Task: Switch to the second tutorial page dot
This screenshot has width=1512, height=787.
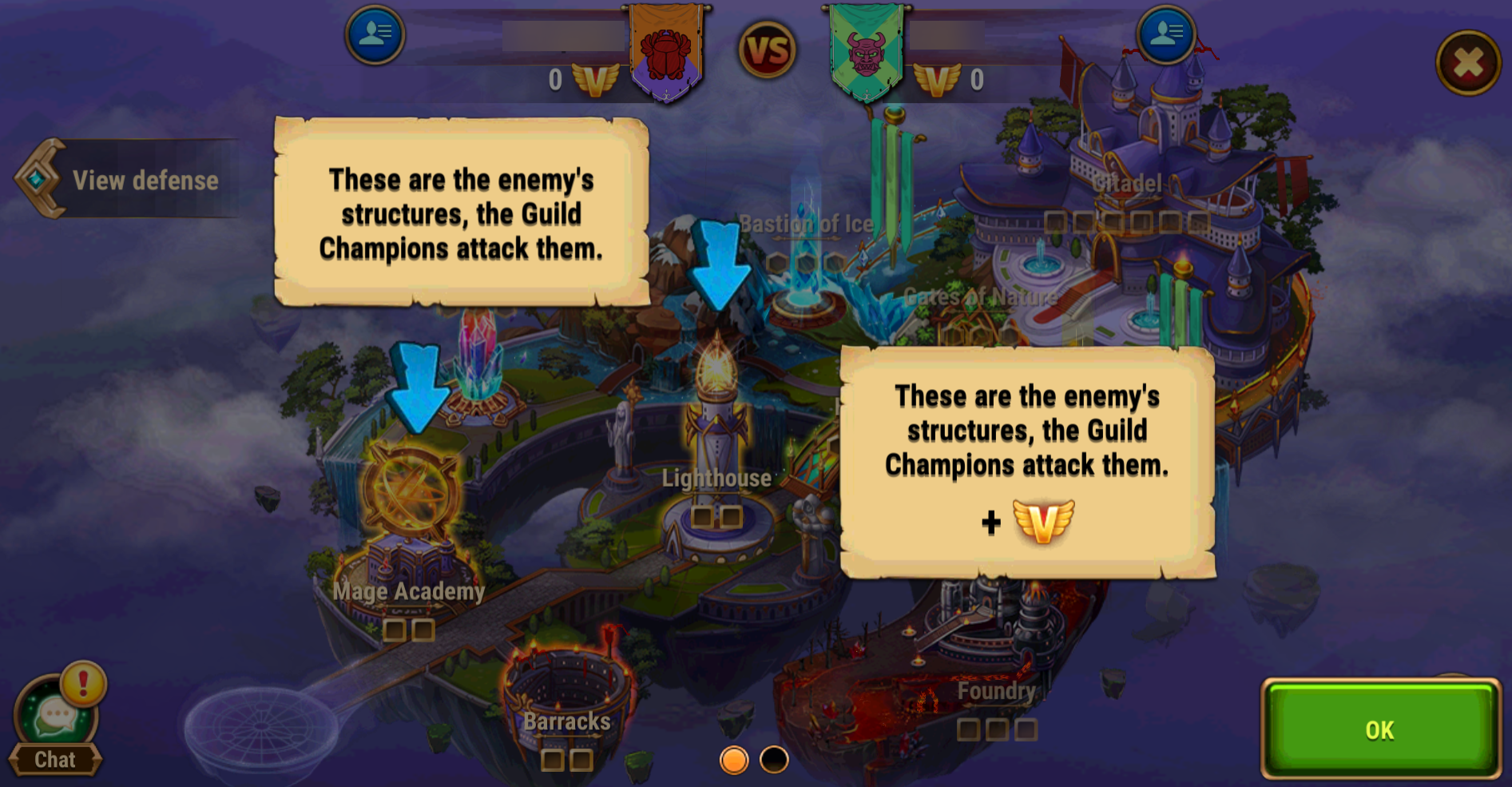Action: (773, 759)
